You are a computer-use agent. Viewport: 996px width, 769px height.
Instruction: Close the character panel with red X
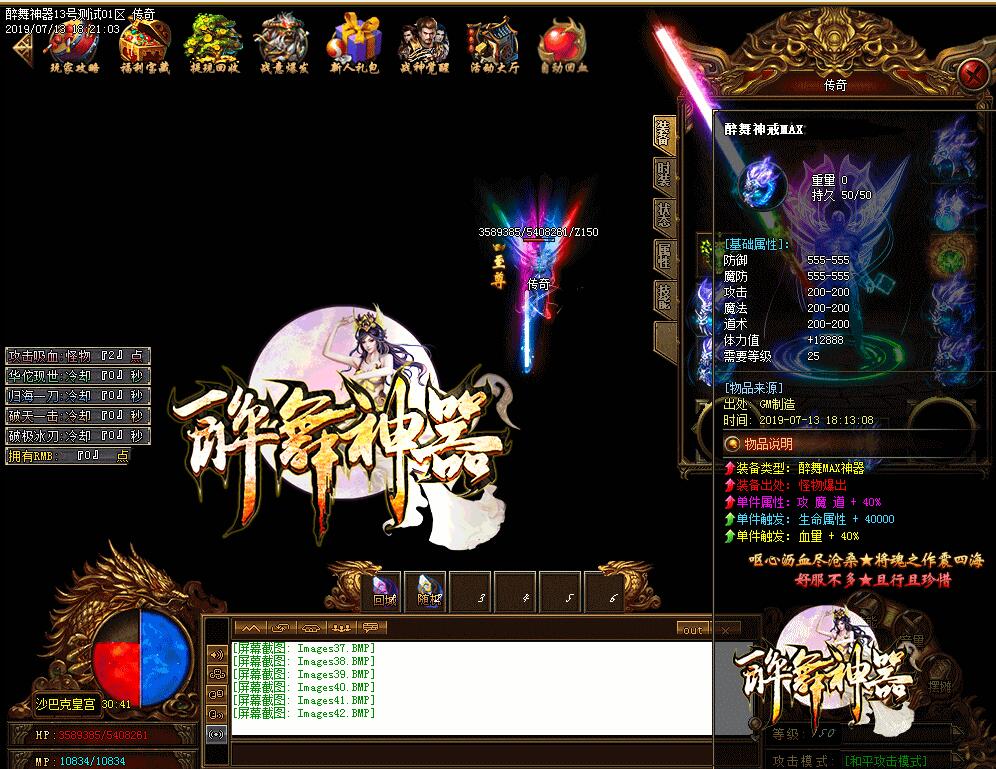pos(970,75)
